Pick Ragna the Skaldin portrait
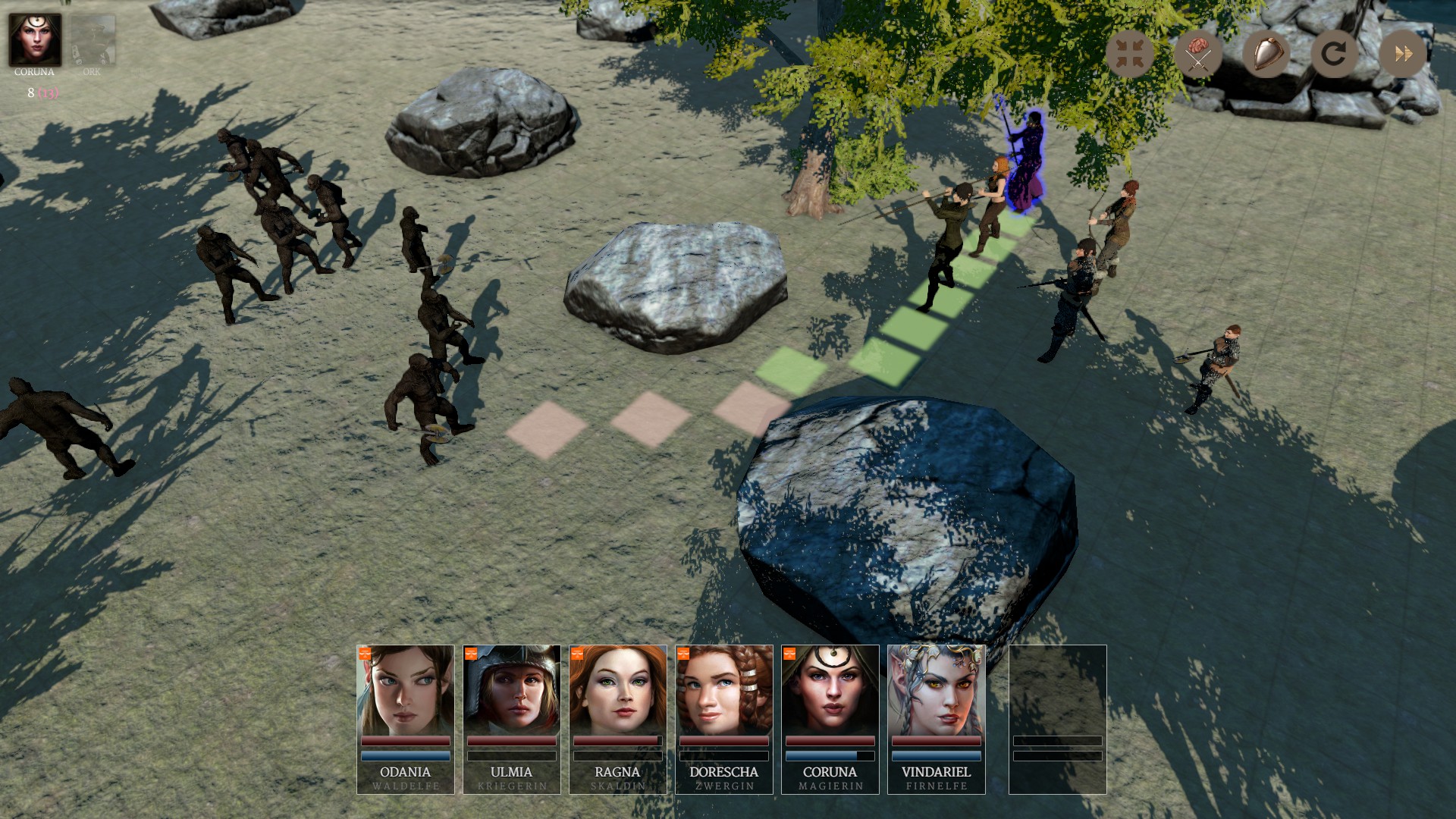Viewport: 1456px width, 819px height. pos(618,718)
